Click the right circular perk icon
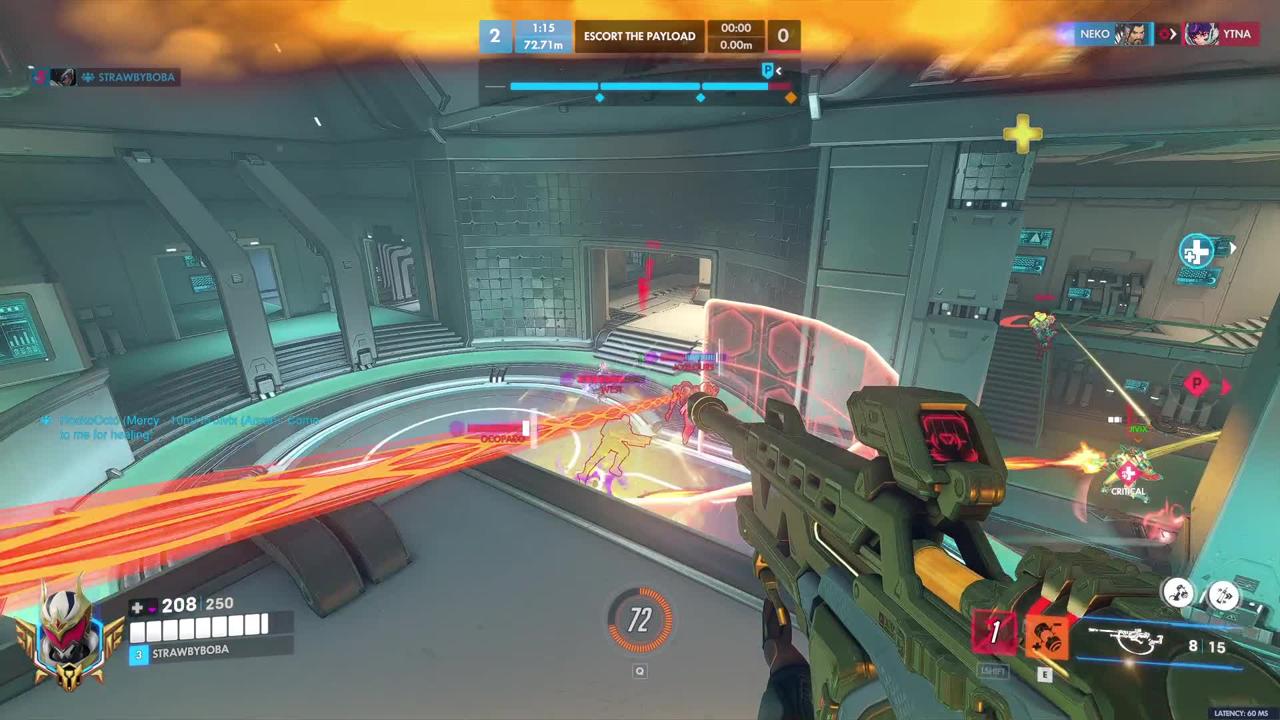1280x720 pixels. (1222, 596)
